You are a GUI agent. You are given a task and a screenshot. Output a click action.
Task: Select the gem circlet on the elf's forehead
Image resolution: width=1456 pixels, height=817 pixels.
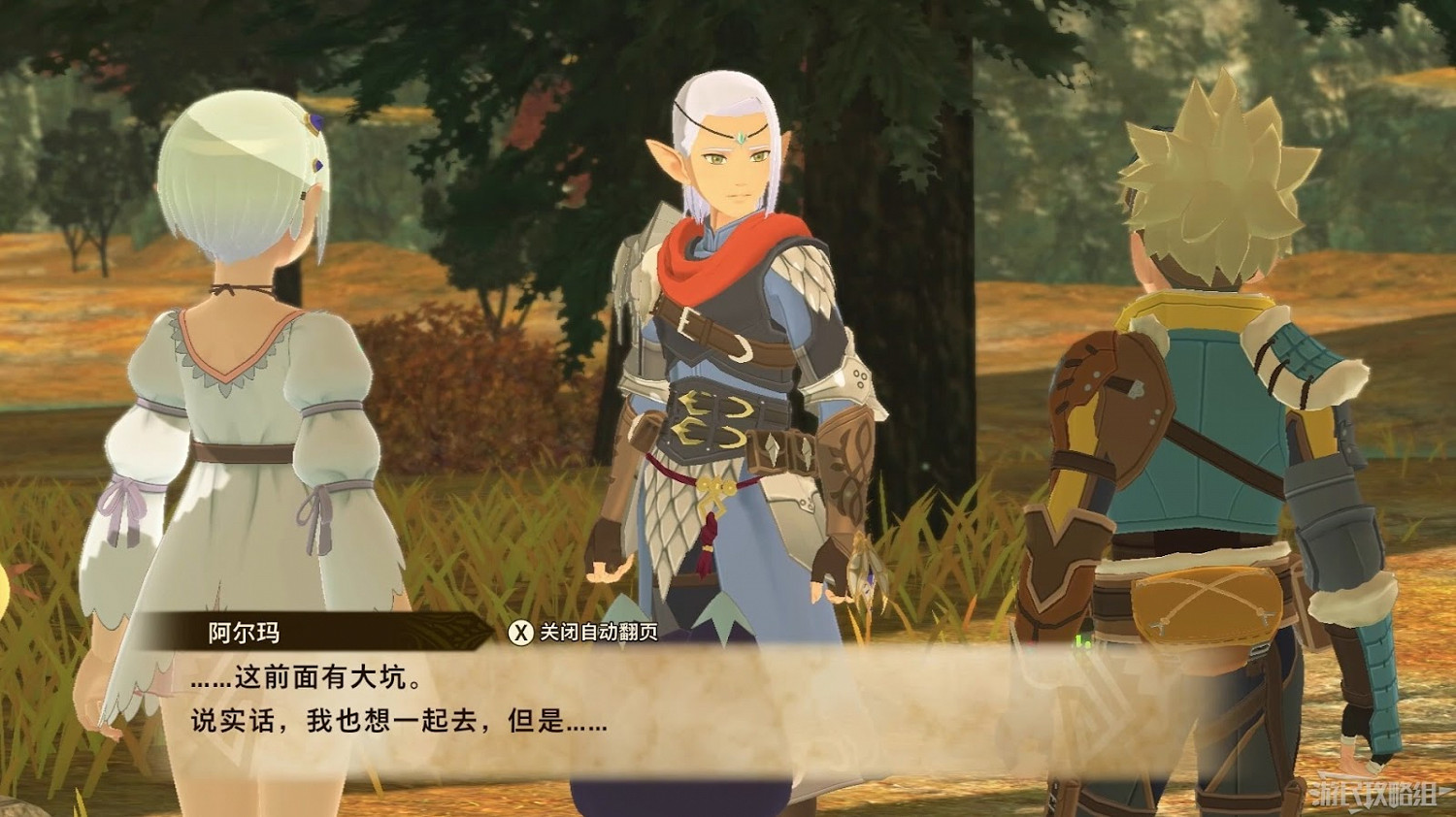[x=740, y=139]
